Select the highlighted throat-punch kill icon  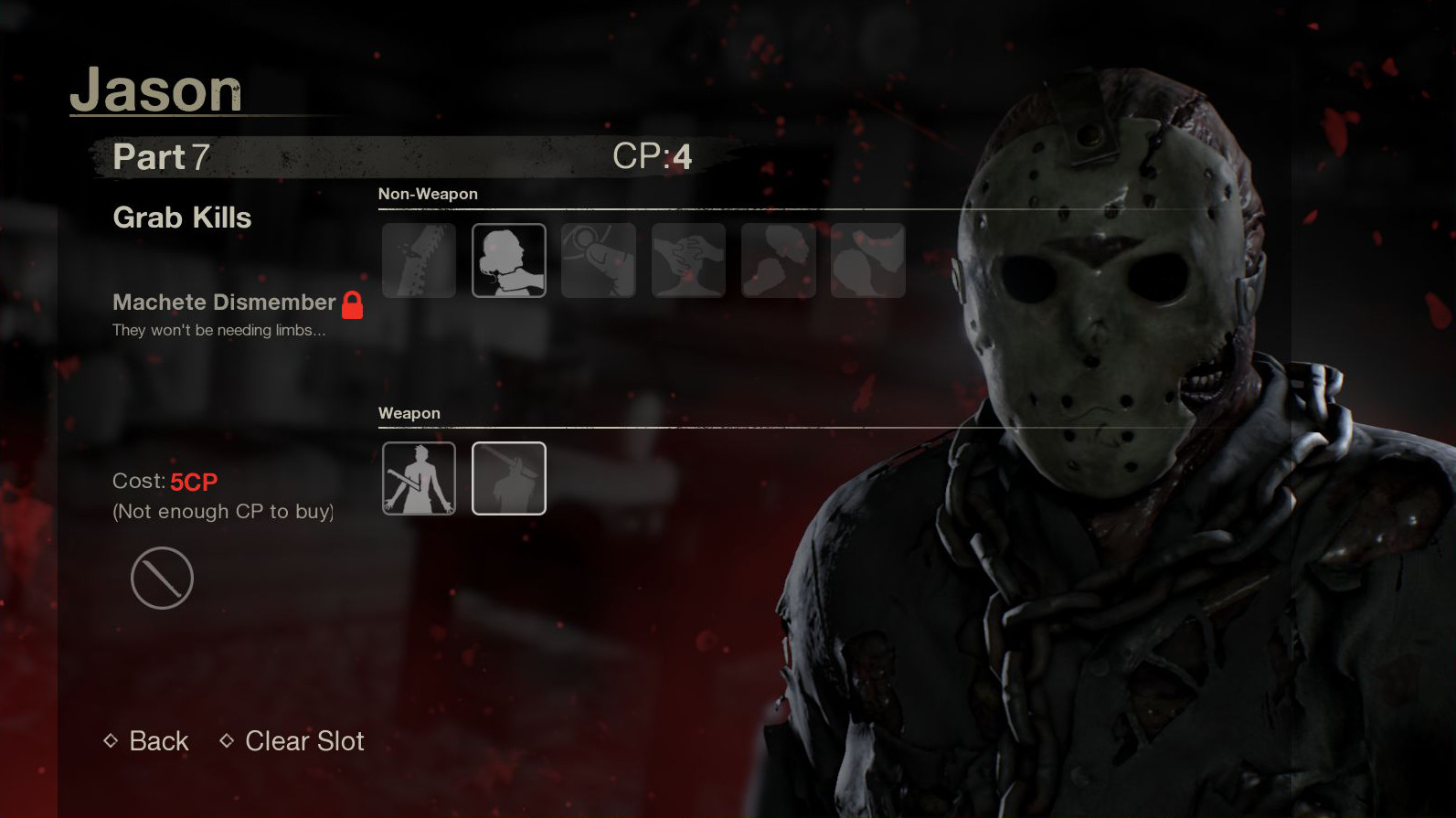(x=509, y=260)
